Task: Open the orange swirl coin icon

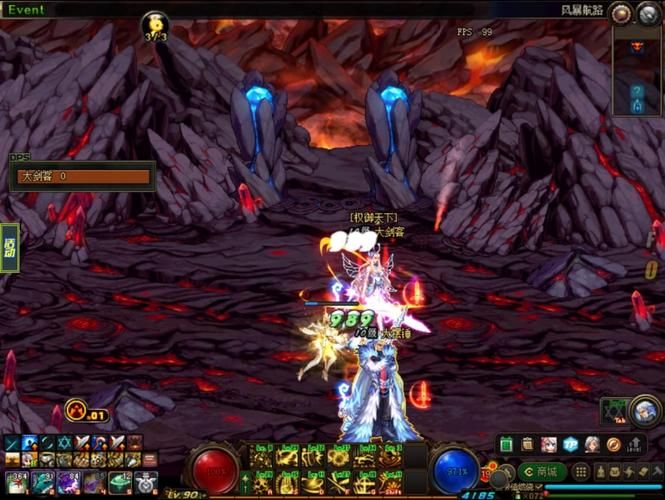Action: (613, 444)
